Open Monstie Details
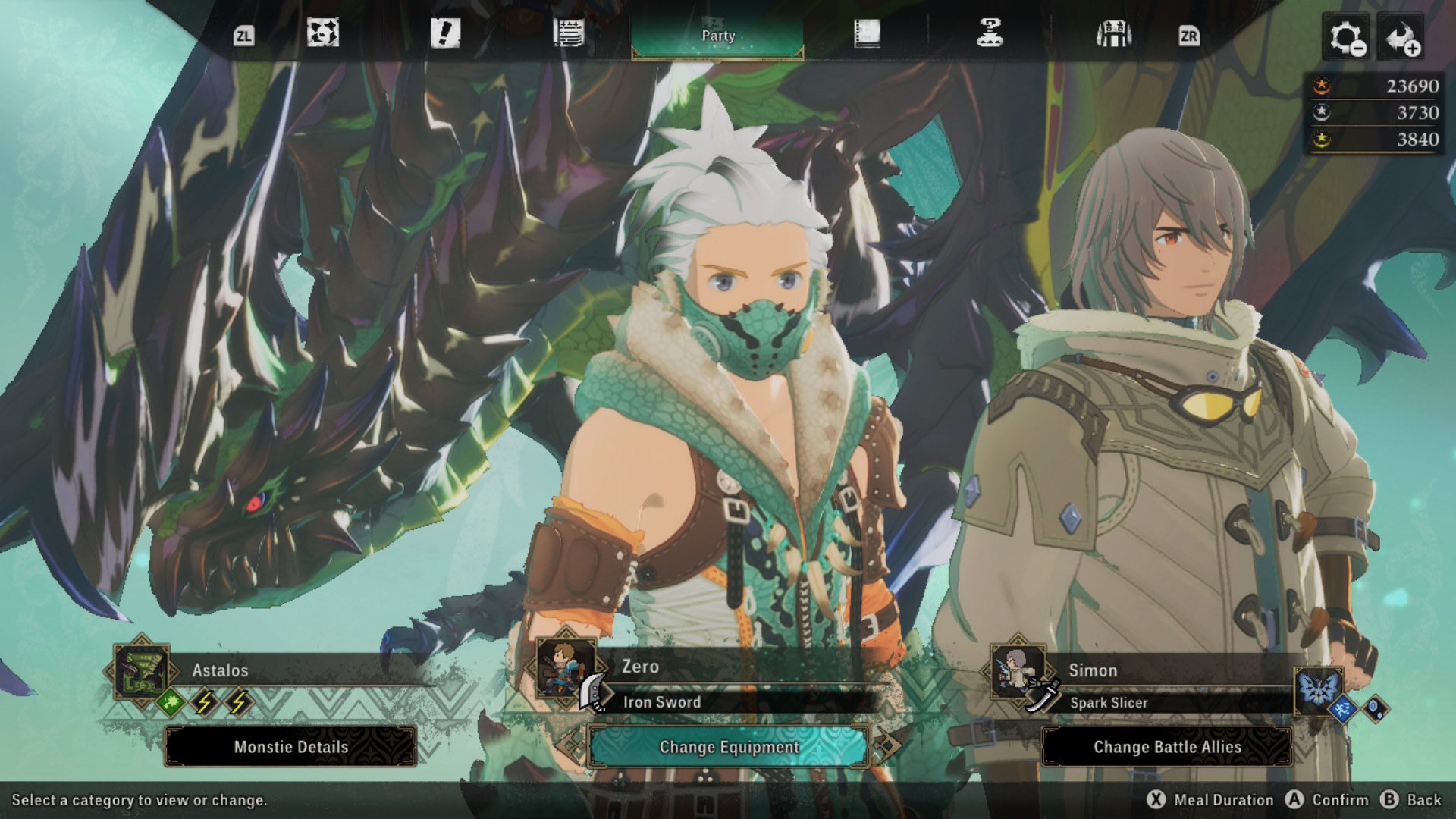 pyautogui.click(x=290, y=747)
